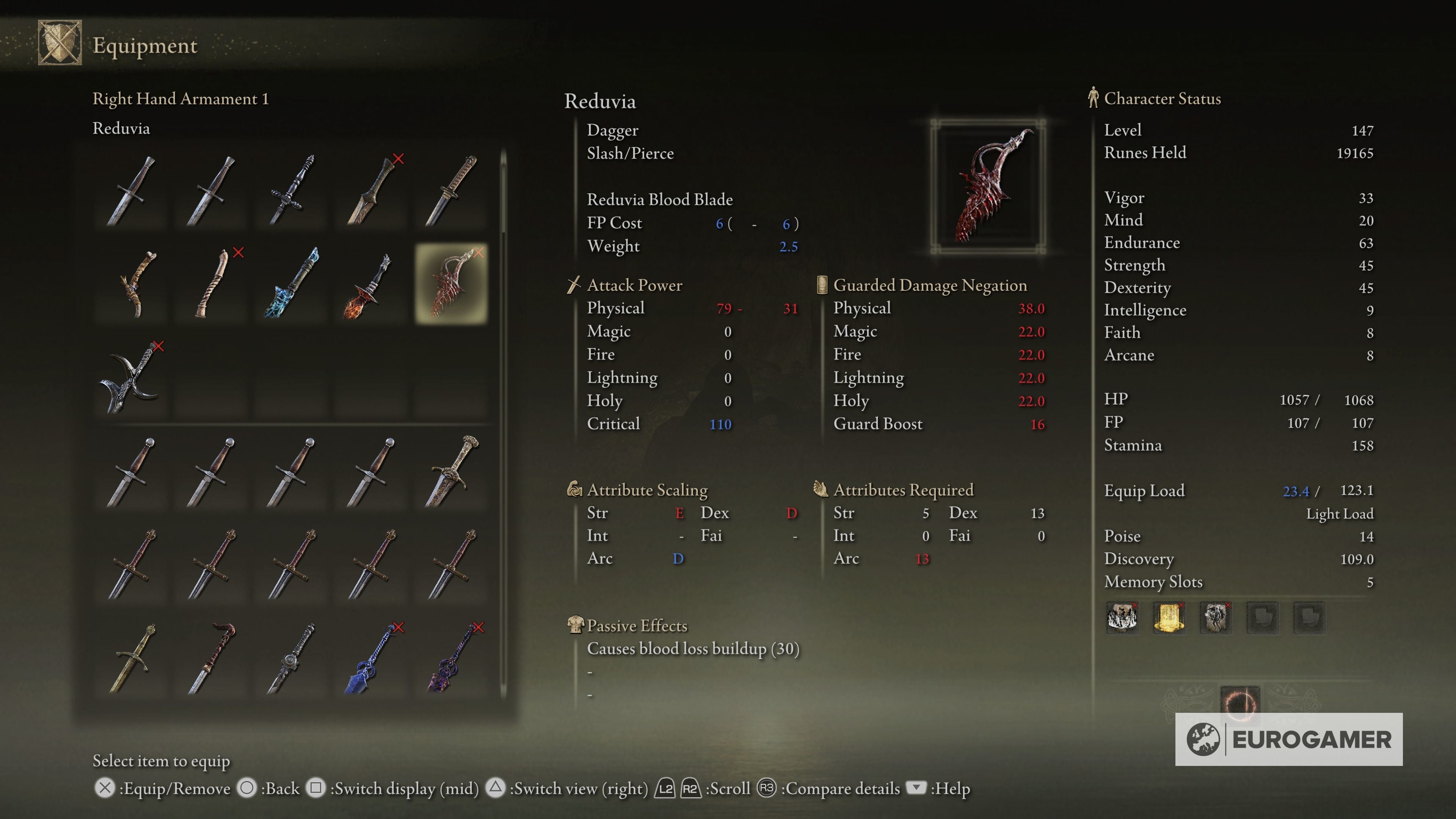Image resolution: width=1456 pixels, height=819 pixels.
Task: Select the blue Crystal Sword slot
Action: click(370, 659)
